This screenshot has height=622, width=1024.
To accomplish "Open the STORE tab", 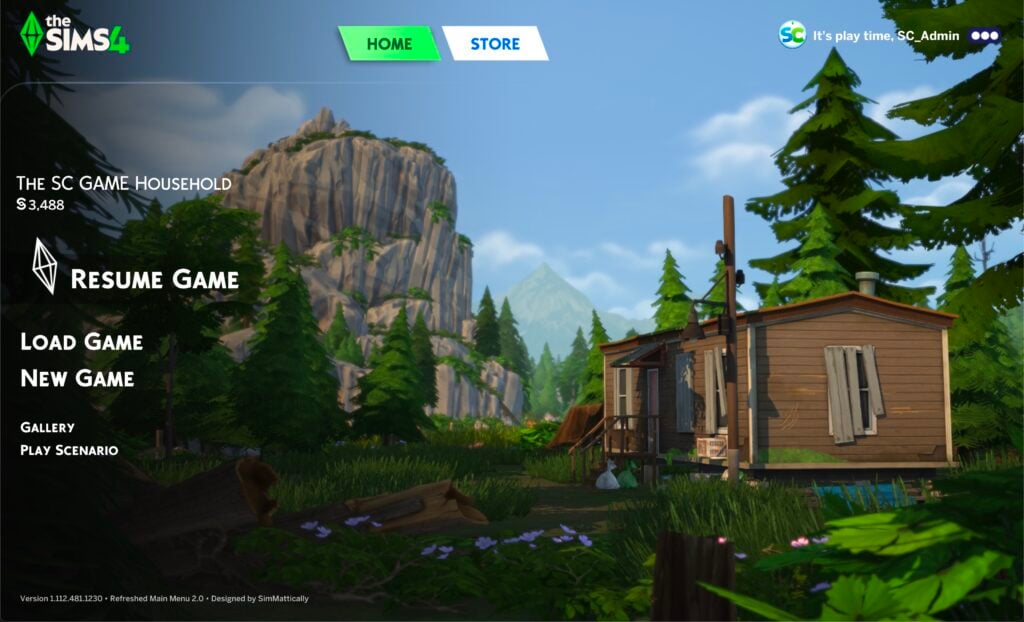I will pos(495,44).
